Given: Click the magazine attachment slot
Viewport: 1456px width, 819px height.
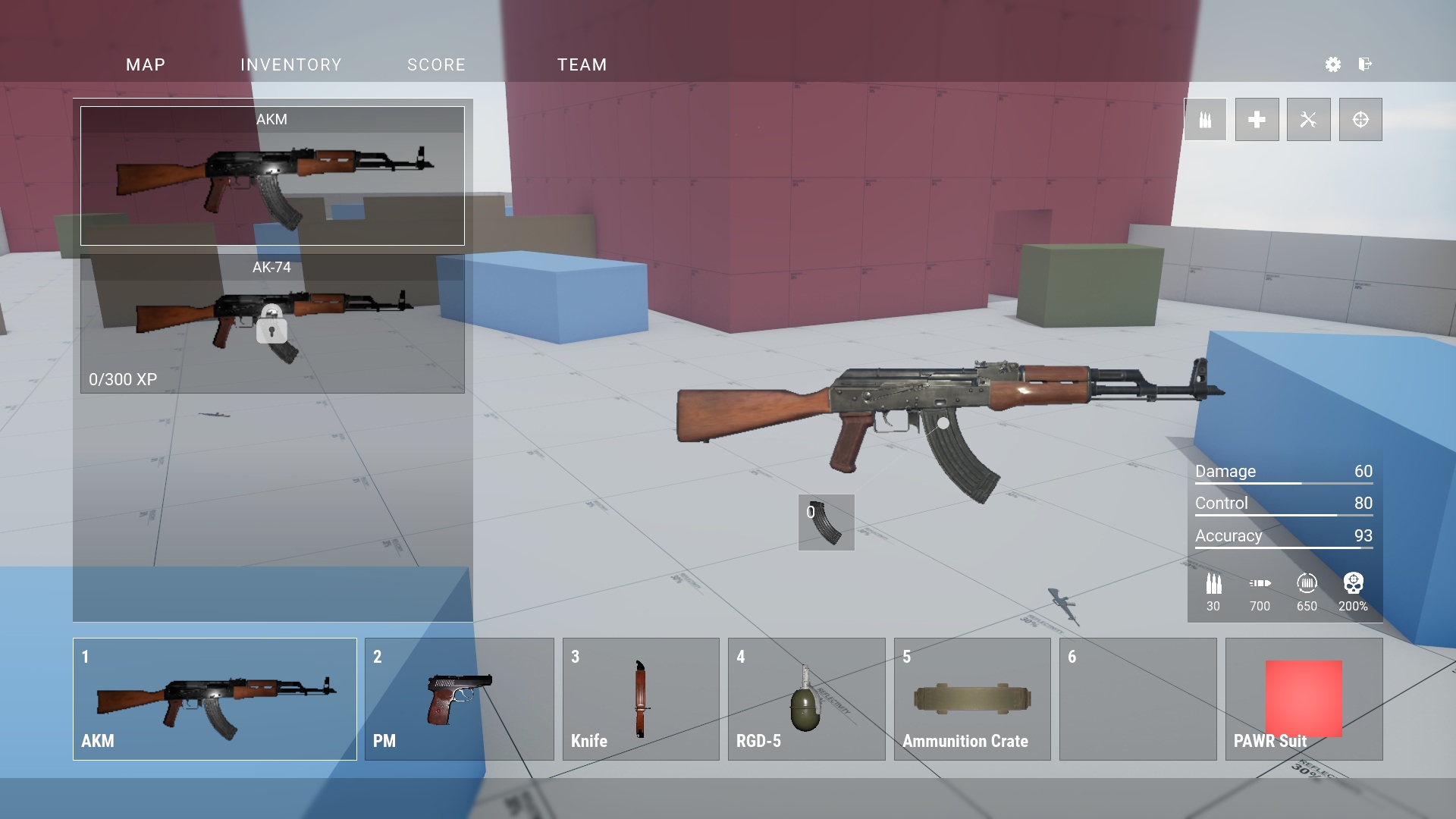Looking at the screenshot, I should tap(826, 522).
